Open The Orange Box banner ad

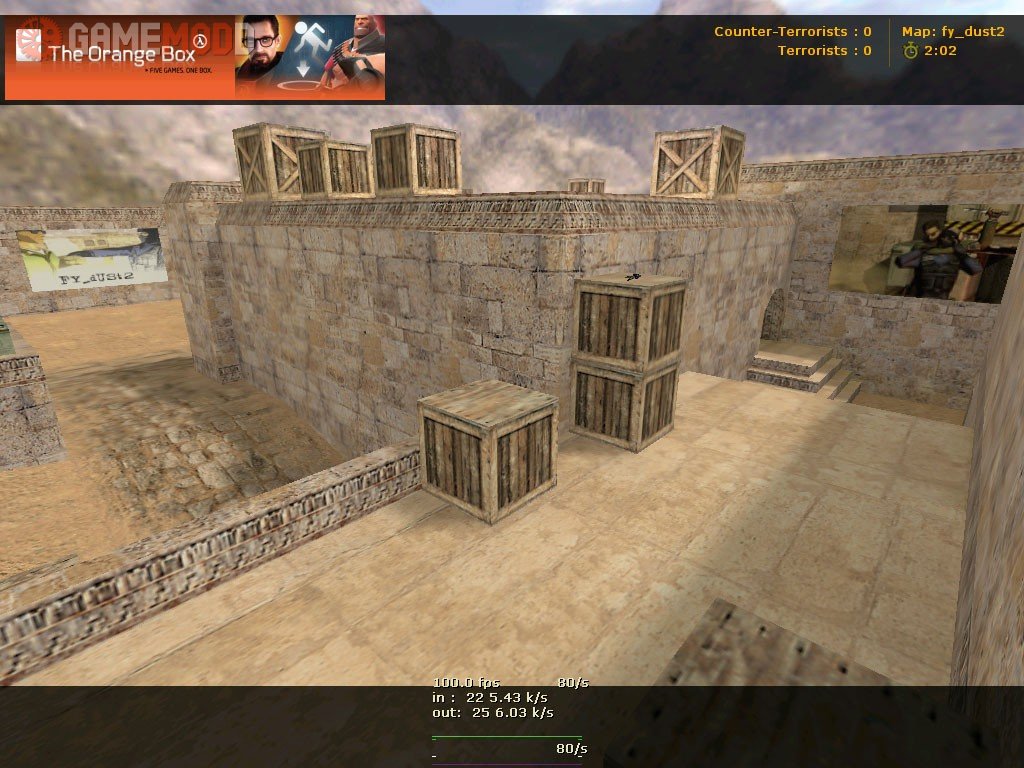(x=195, y=57)
